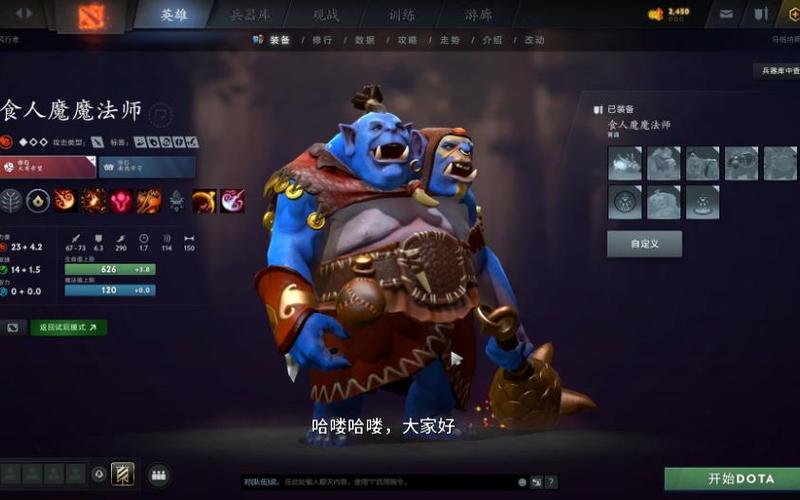Click the Dota 2 logo home button
Screen dimensions: 800x500
(91, 15)
